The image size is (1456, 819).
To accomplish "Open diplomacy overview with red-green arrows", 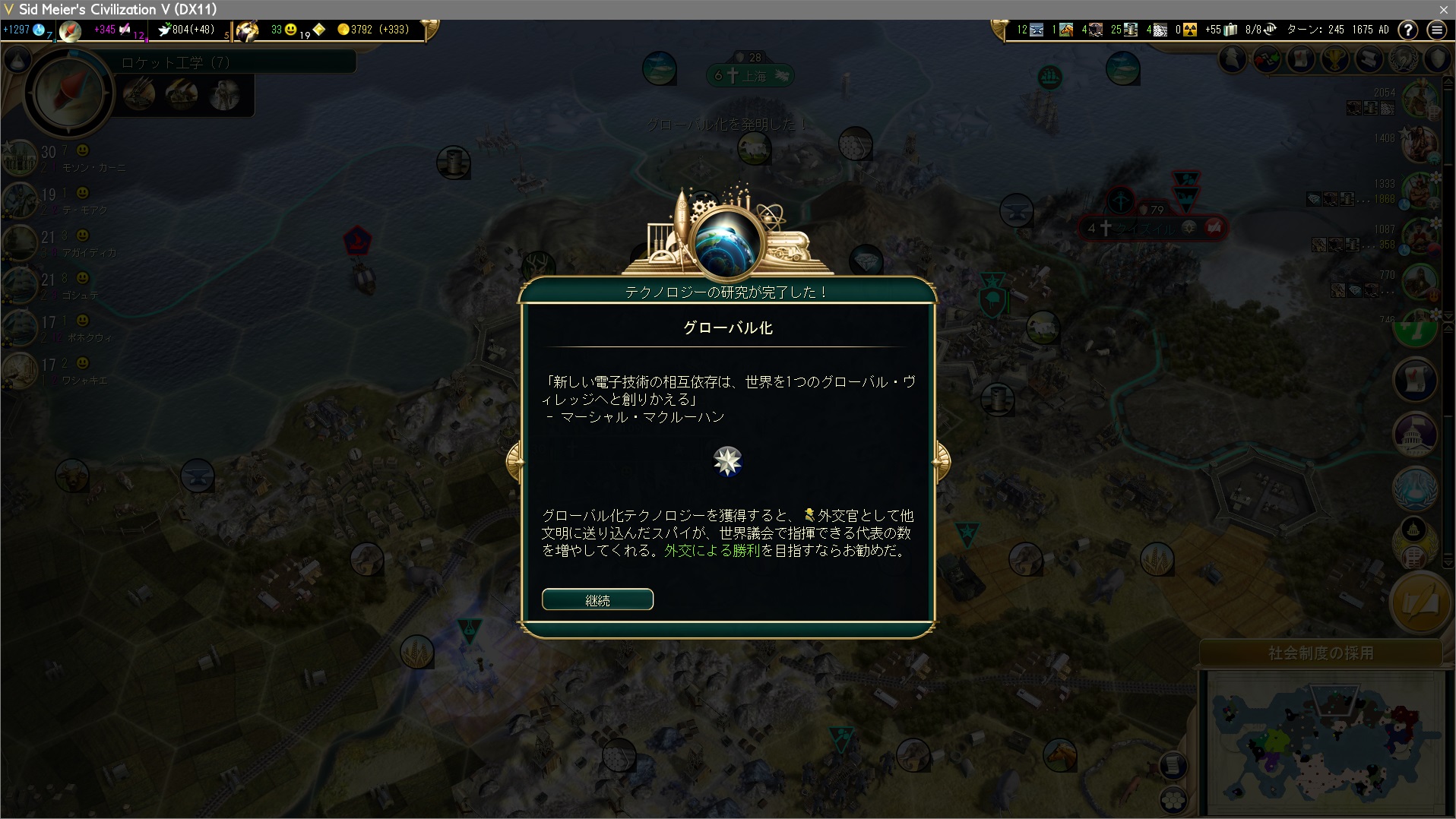I will [x=1267, y=59].
